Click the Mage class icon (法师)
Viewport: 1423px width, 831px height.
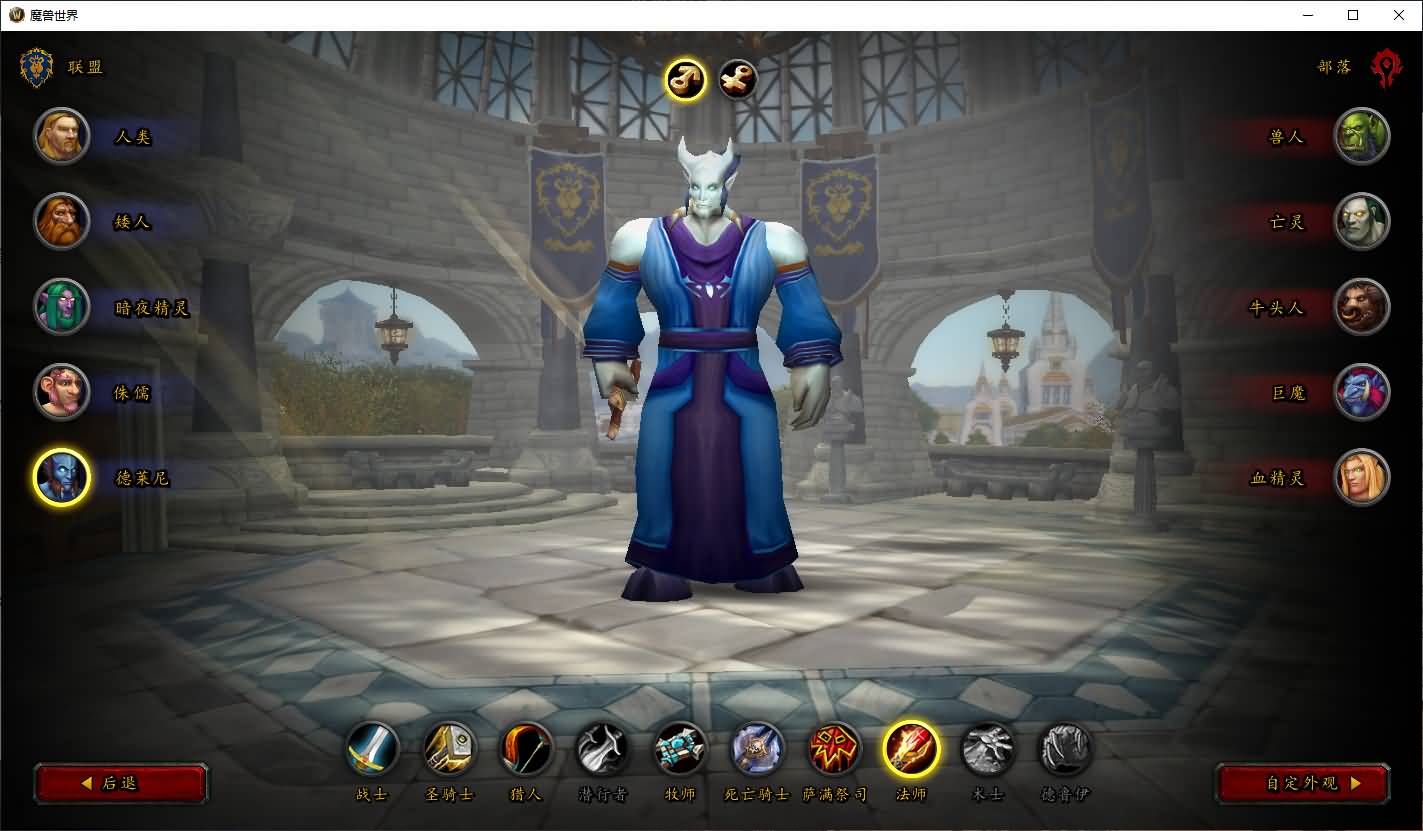pos(911,749)
